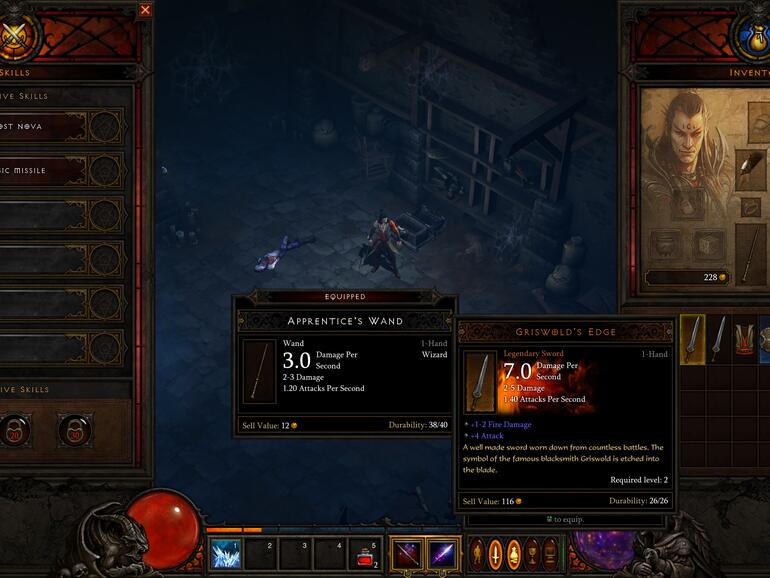Click the locked level 20 passive skill slot
Image resolution: width=770 pixels, height=578 pixels.
[x=17, y=430]
